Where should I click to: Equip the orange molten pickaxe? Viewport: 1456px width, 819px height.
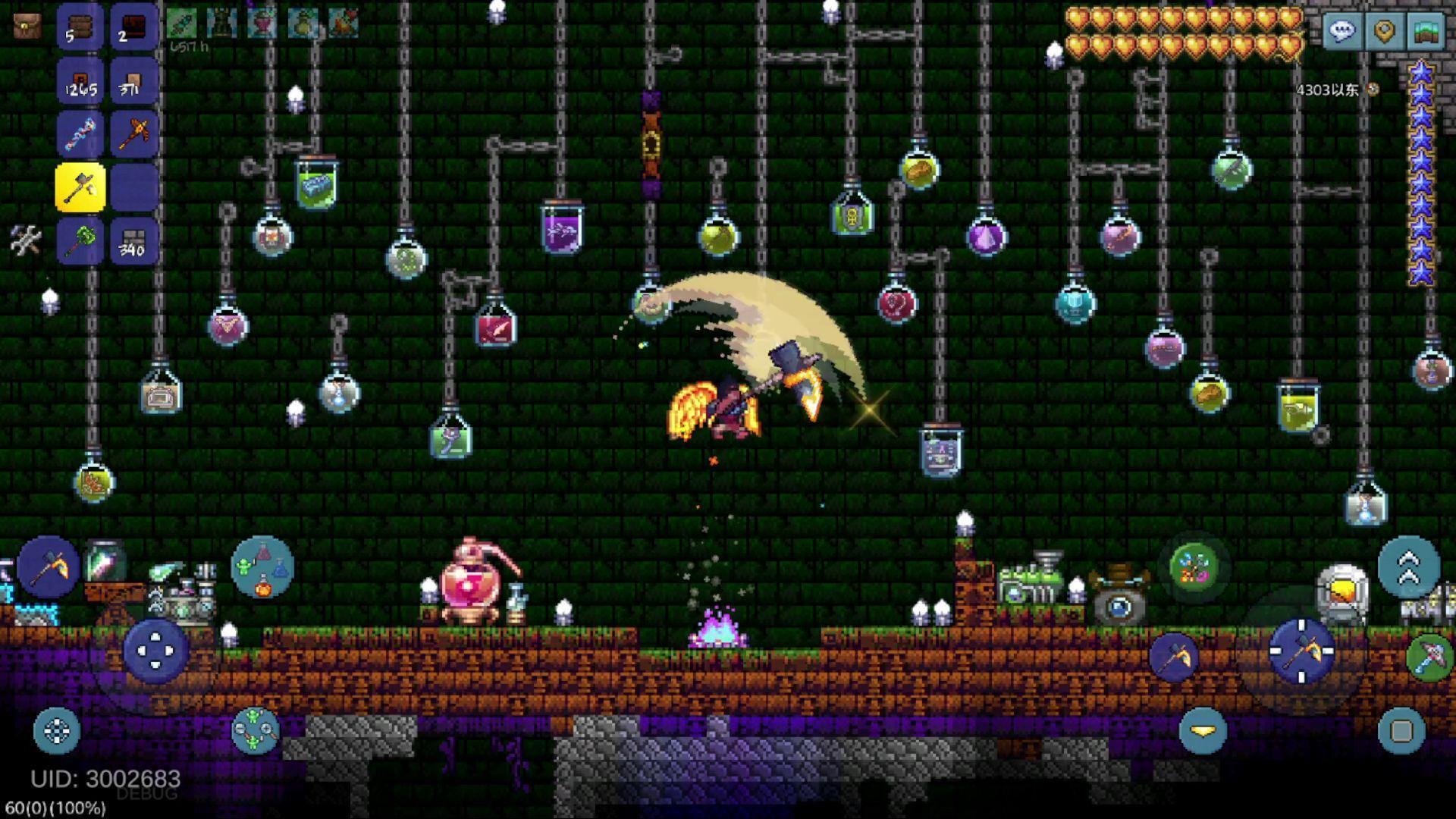133,134
